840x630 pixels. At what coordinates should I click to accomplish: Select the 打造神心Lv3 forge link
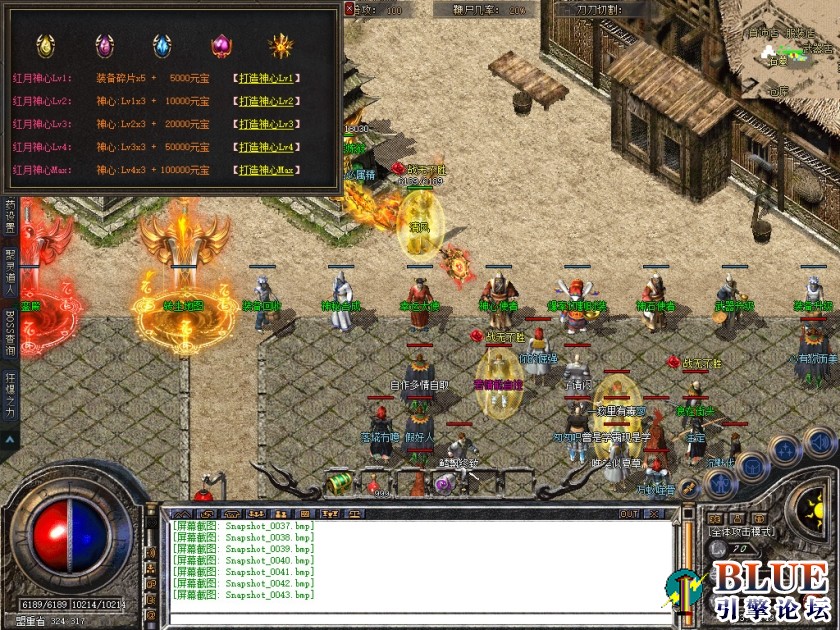tap(269, 124)
